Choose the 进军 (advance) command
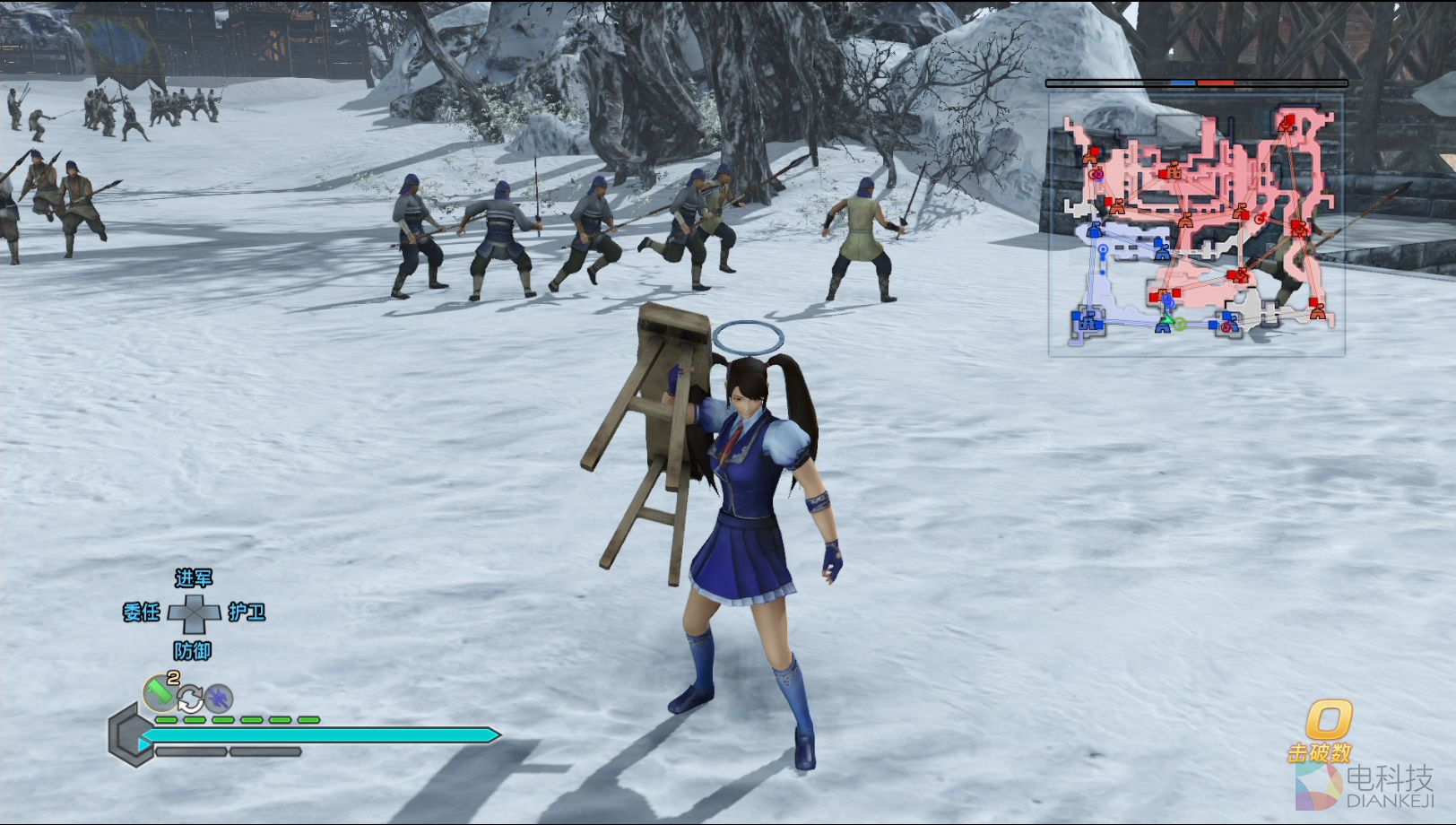The width and height of the screenshot is (1456, 825). coord(194,578)
